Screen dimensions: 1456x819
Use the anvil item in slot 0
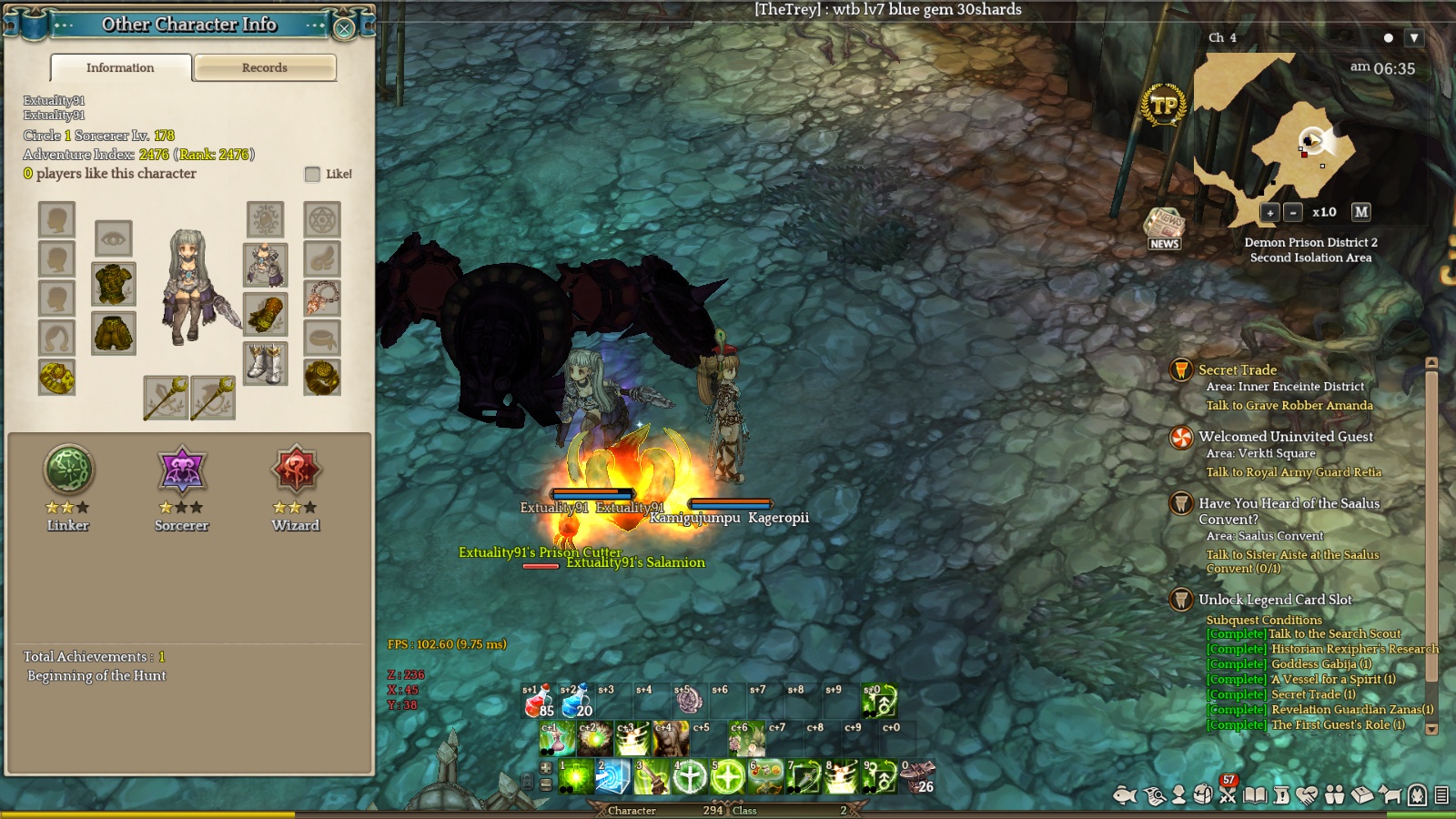[917, 776]
